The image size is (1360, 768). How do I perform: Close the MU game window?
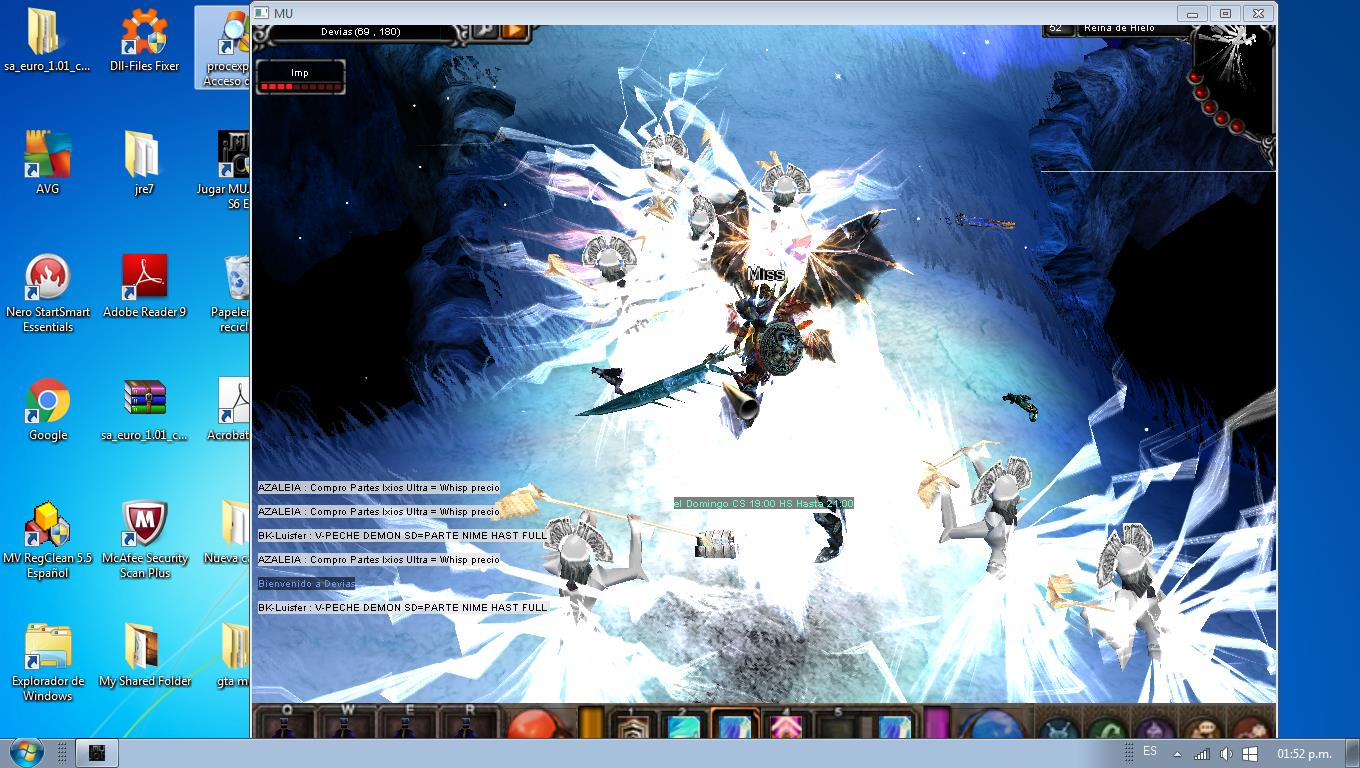point(1259,13)
